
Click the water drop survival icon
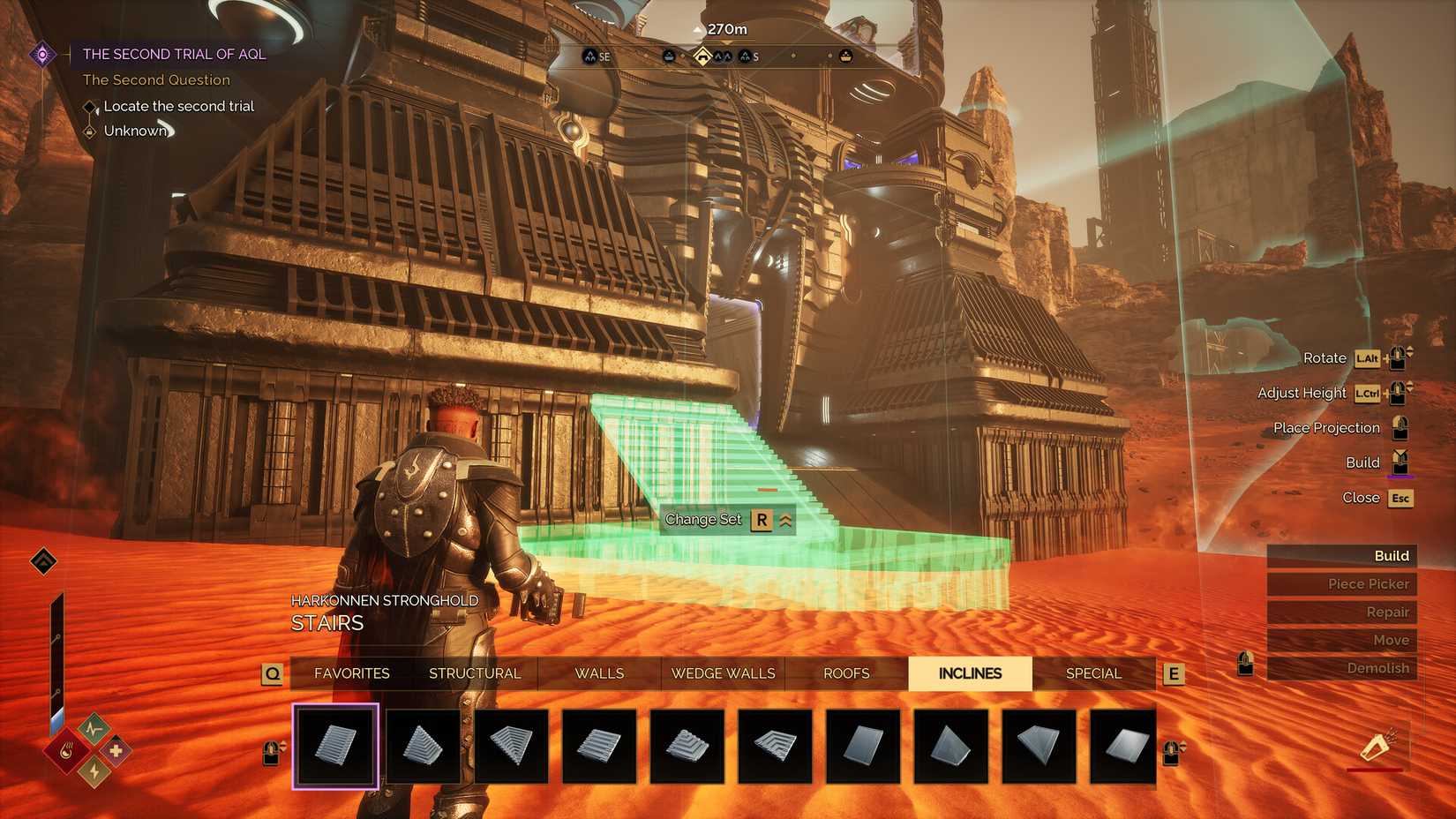pyautogui.click(x=65, y=751)
